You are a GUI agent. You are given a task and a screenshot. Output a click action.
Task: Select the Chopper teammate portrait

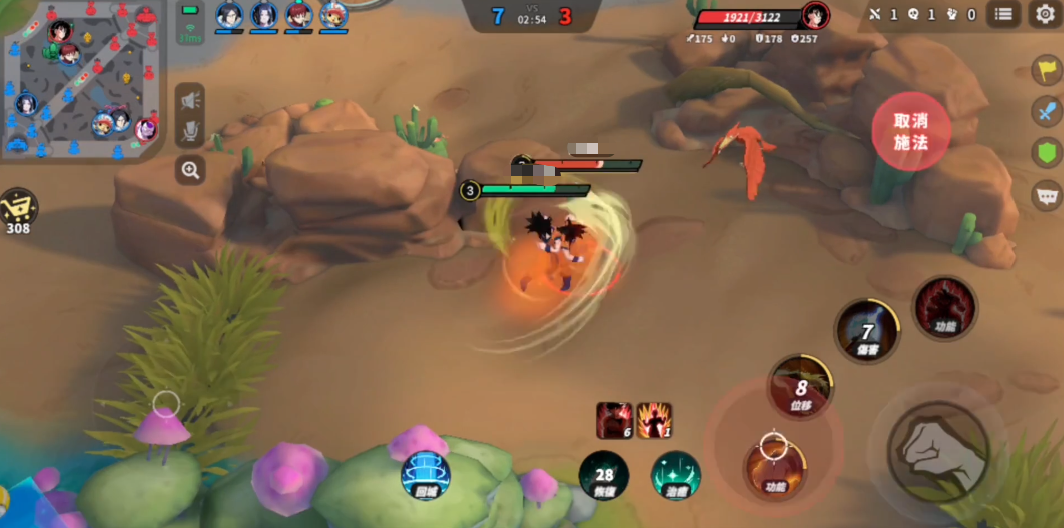(333, 16)
